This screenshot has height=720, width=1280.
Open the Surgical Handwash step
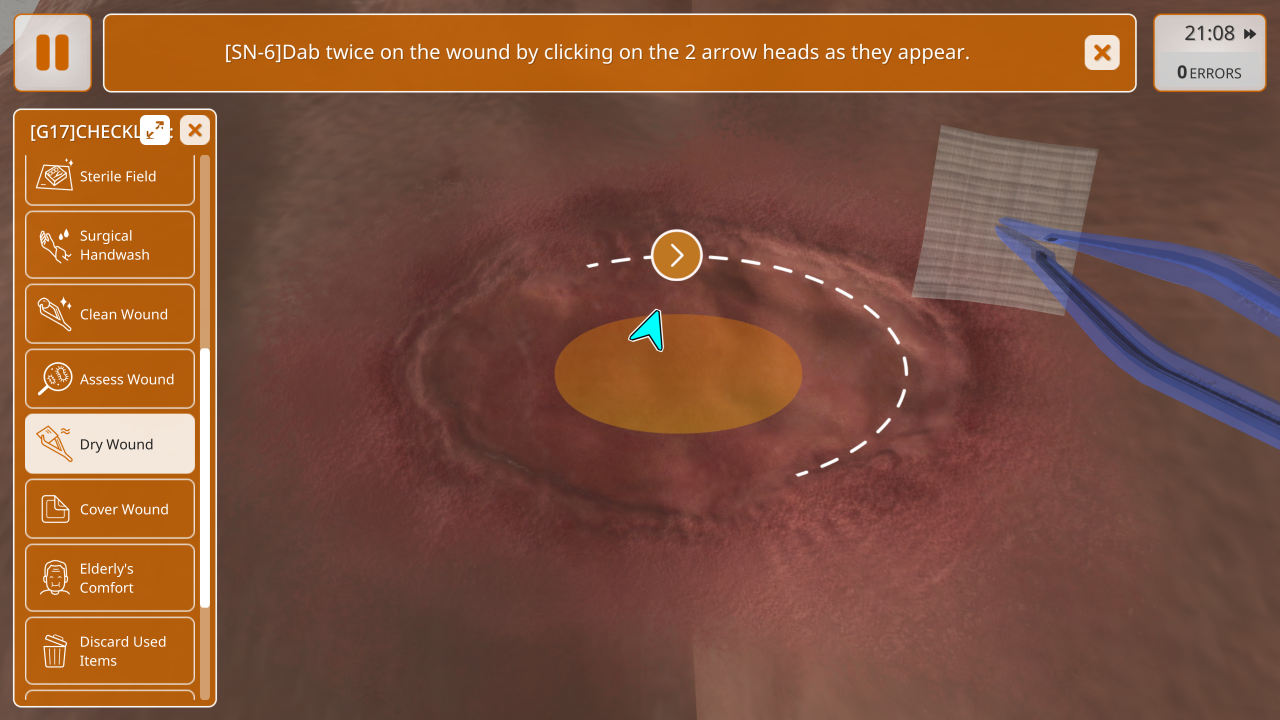tap(110, 245)
